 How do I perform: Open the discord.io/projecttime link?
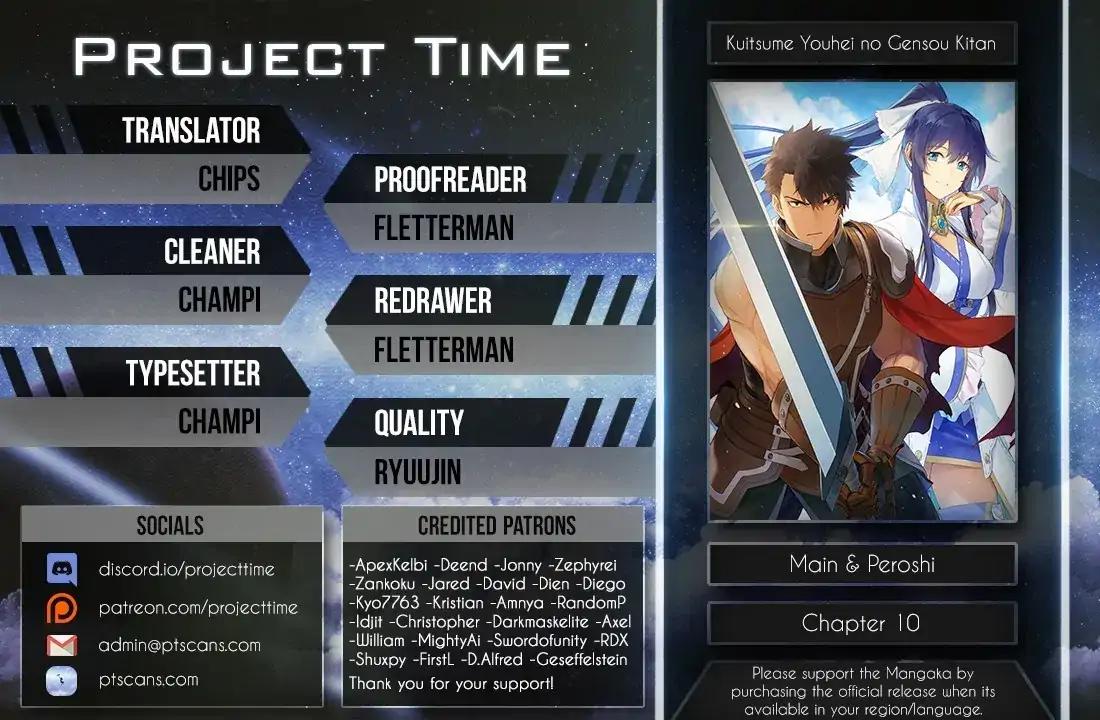coord(186,569)
